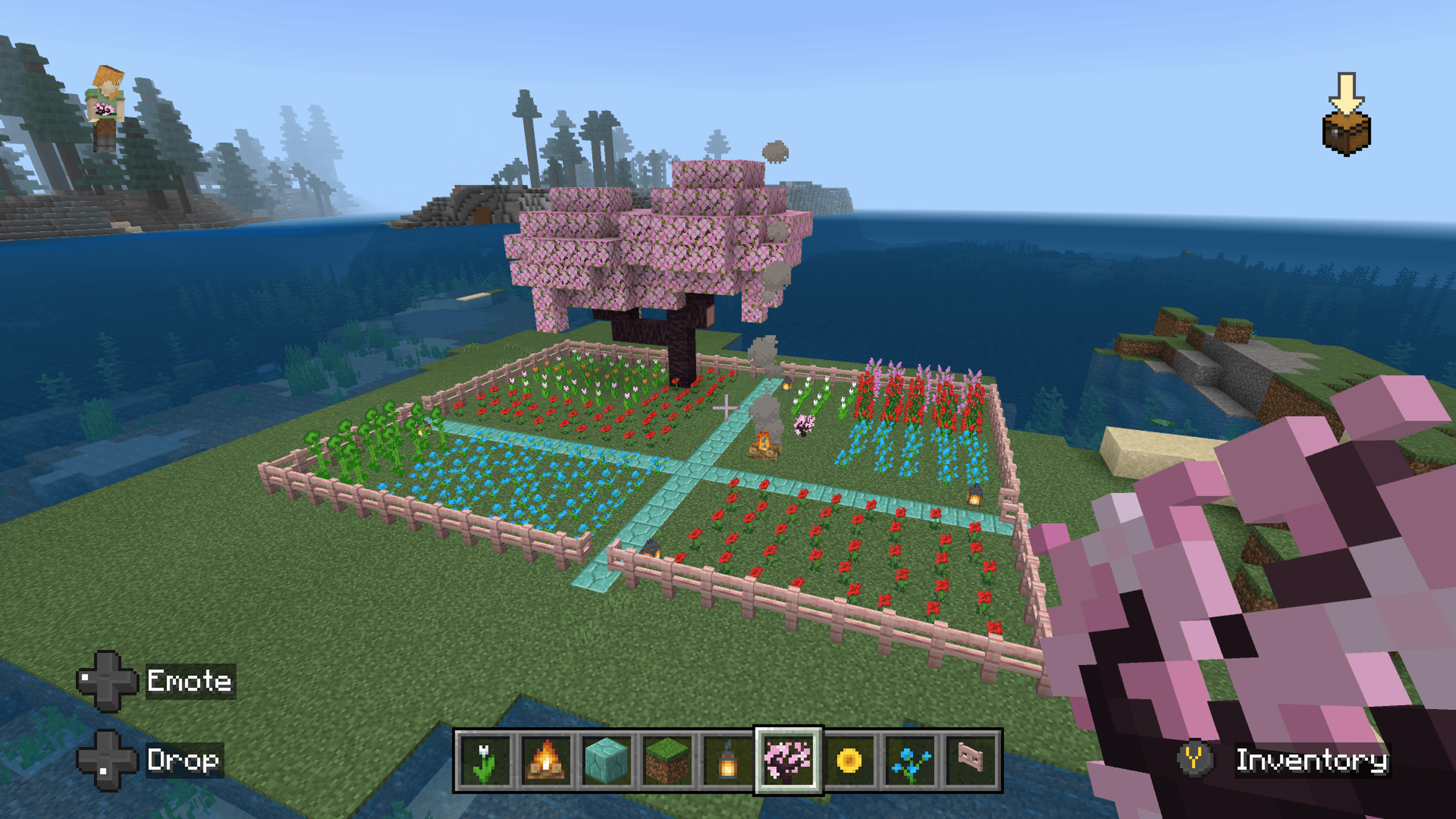Viewport: 1456px width, 819px height.
Task: Select the lantern hotbar slot
Action: click(x=728, y=760)
